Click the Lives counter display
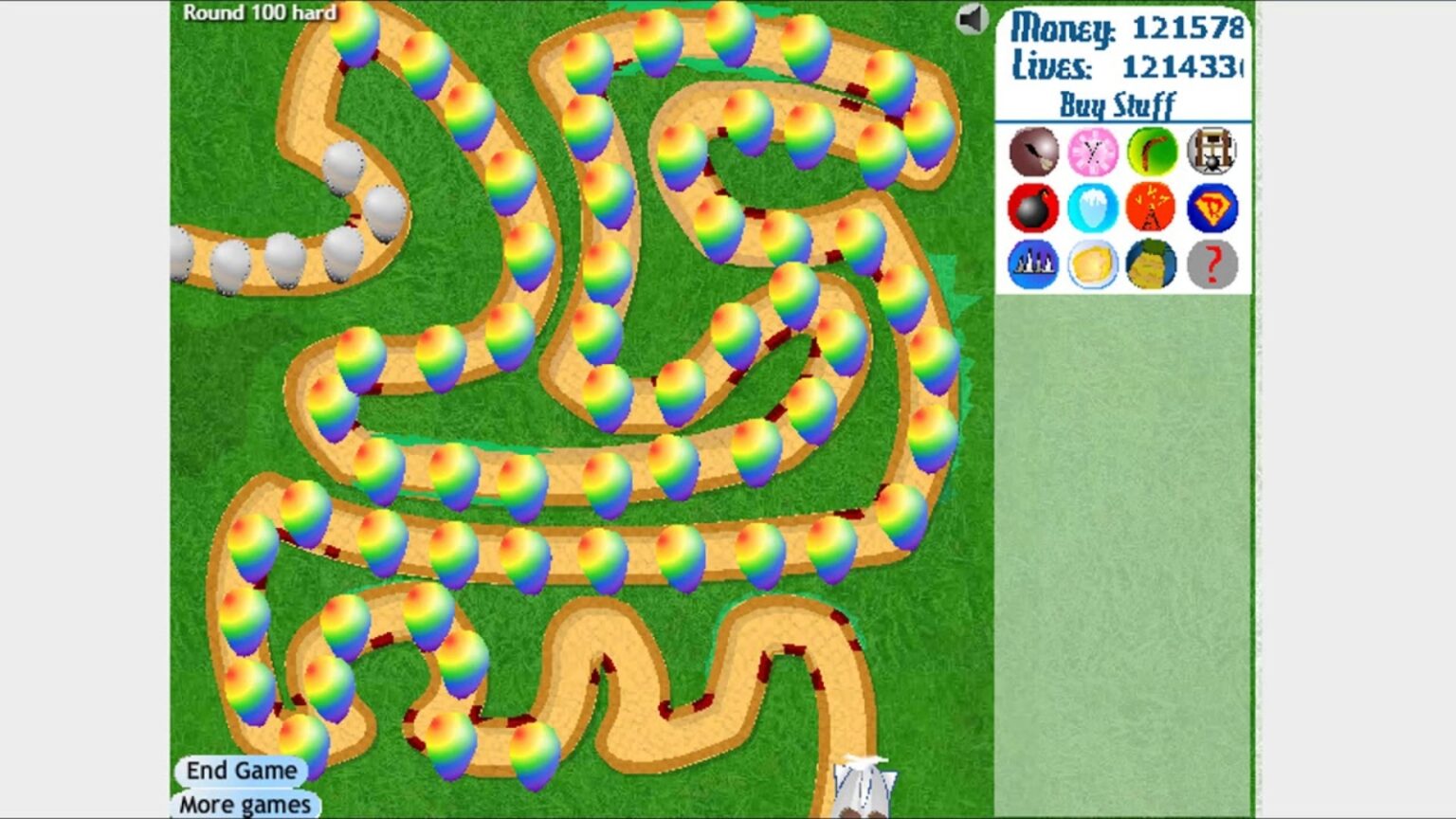This screenshot has height=819, width=1456. click(1123, 66)
